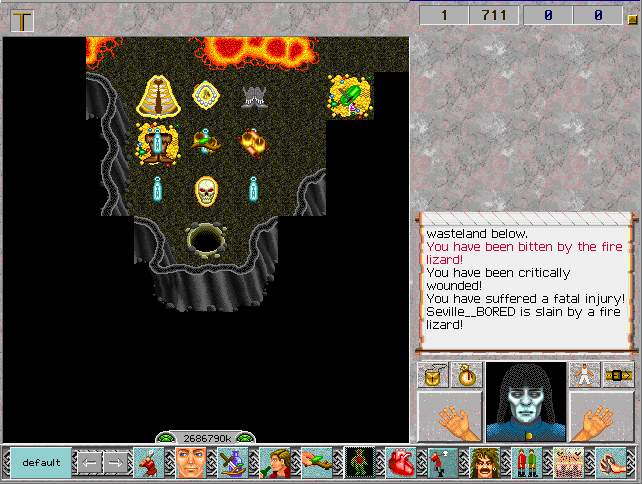Image resolution: width=642 pixels, height=484 pixels.
Task: Open the white-robed figure character icon
Action: tap(585, 375)
